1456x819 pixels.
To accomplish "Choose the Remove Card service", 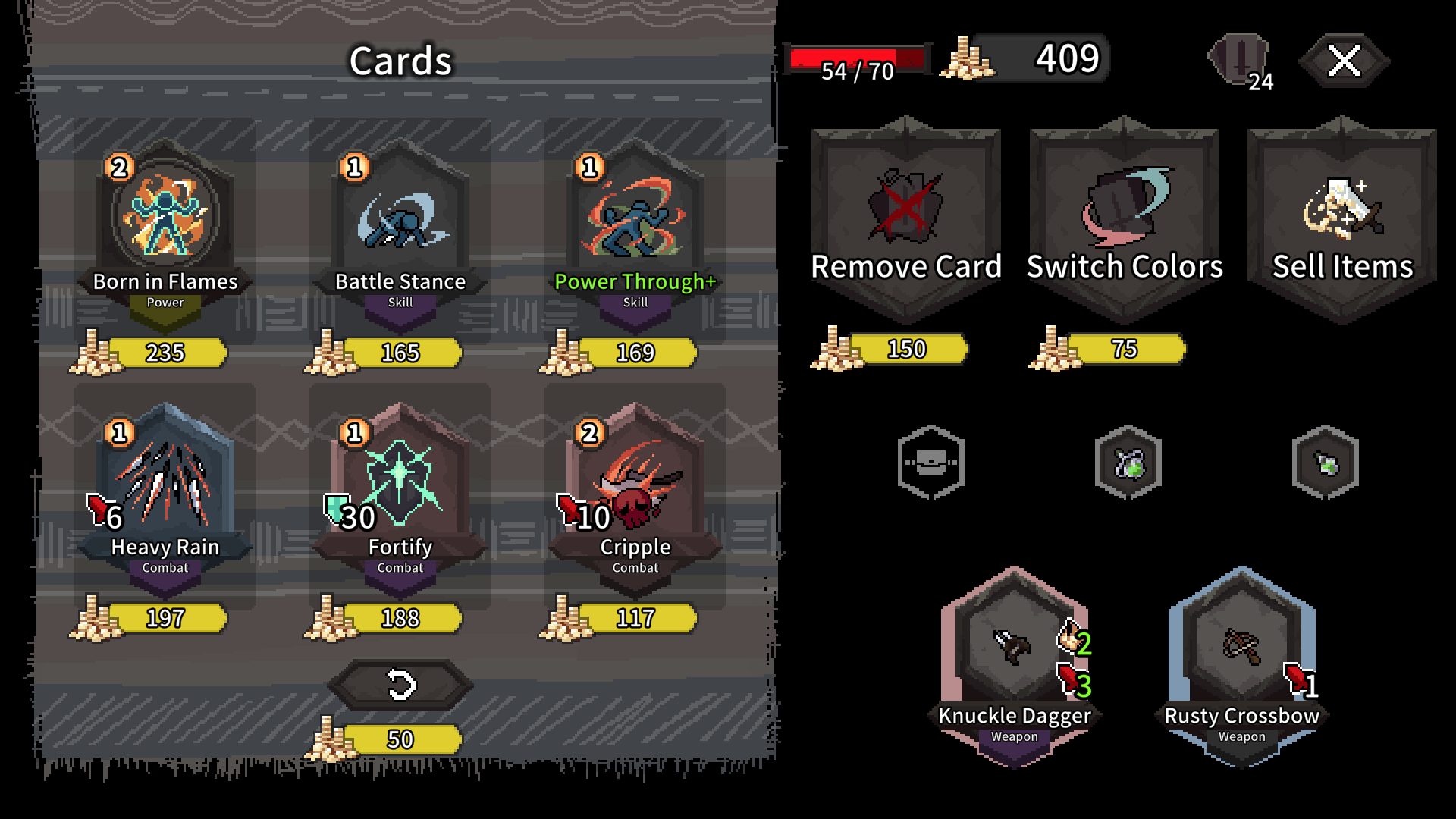I will (906, 220).
